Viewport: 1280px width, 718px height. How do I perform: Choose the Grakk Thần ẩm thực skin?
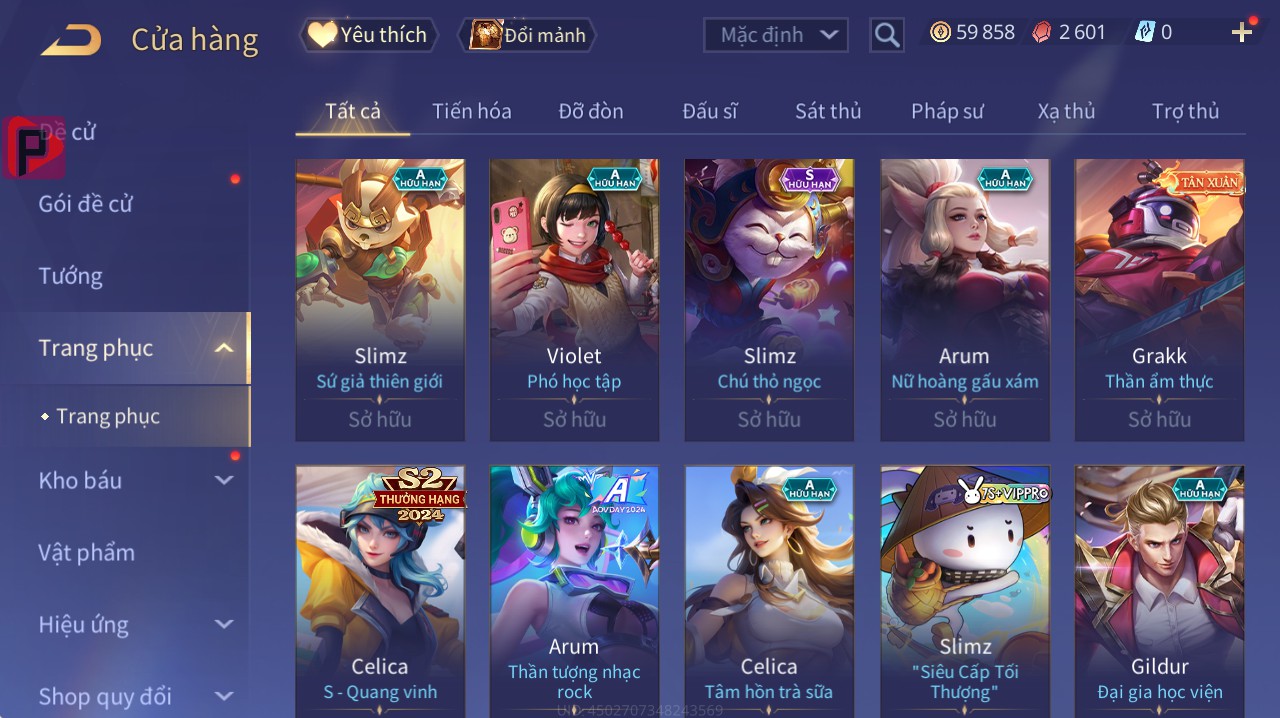(x=1159, y=299)
